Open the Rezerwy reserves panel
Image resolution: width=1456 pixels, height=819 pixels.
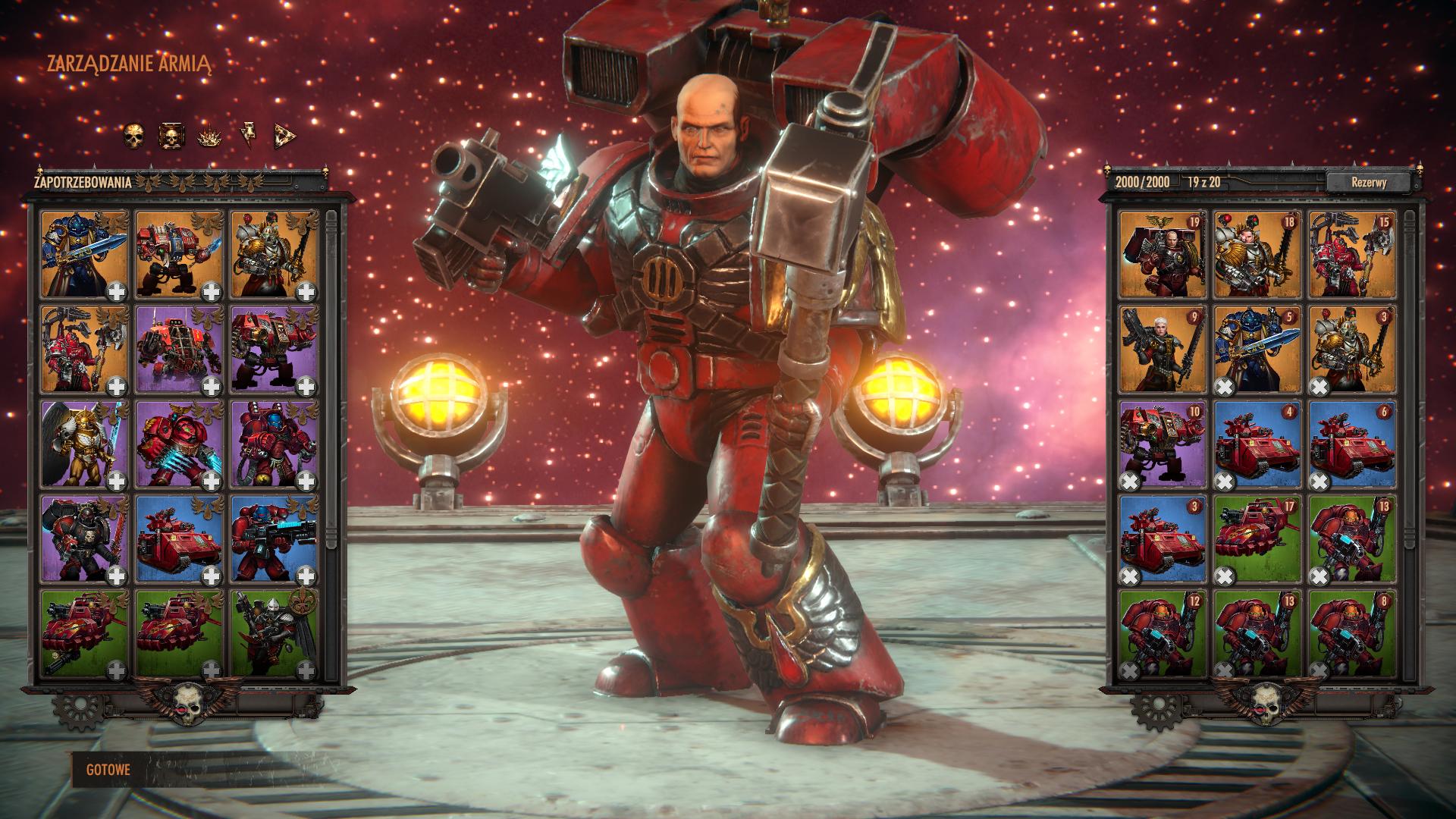pos(1369,182)
